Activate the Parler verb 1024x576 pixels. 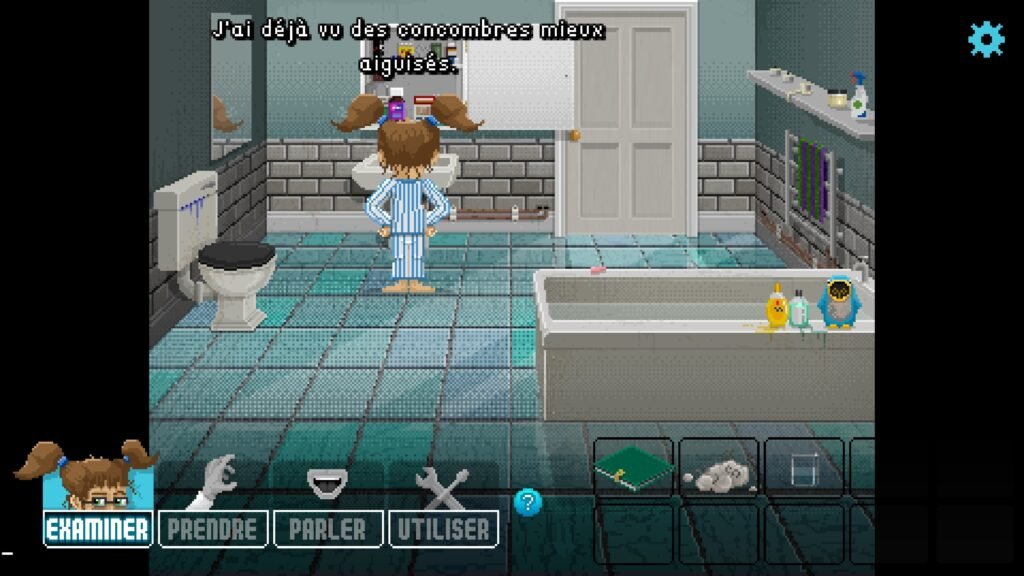pos(327,529)
